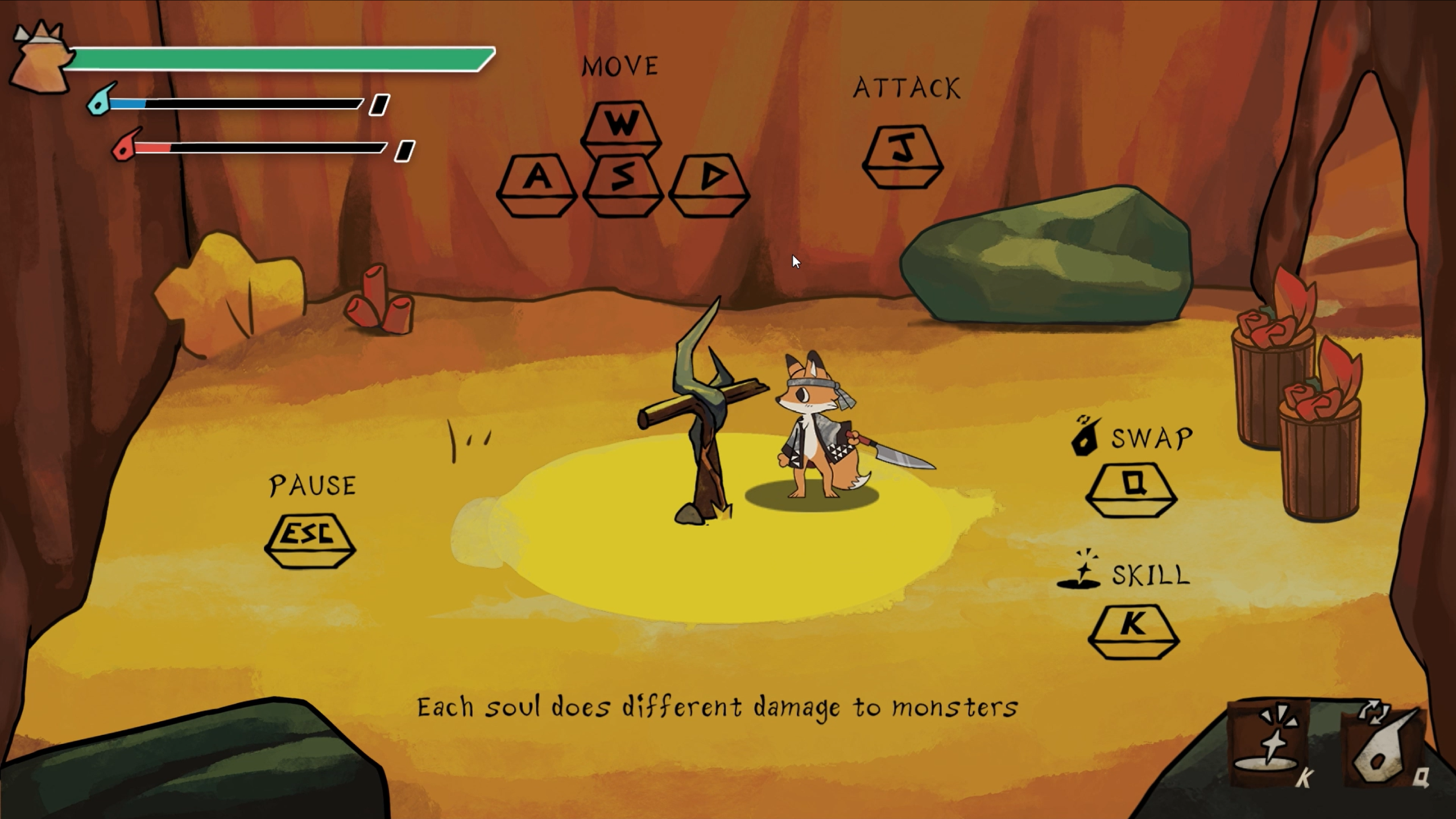Select the blue soul icon
Screen dimensions: 1456x819
[x=101, y=101]
